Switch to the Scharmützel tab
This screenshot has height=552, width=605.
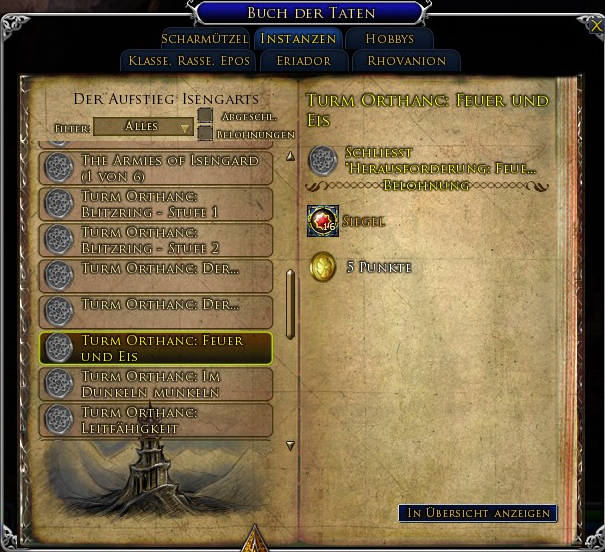204,39
